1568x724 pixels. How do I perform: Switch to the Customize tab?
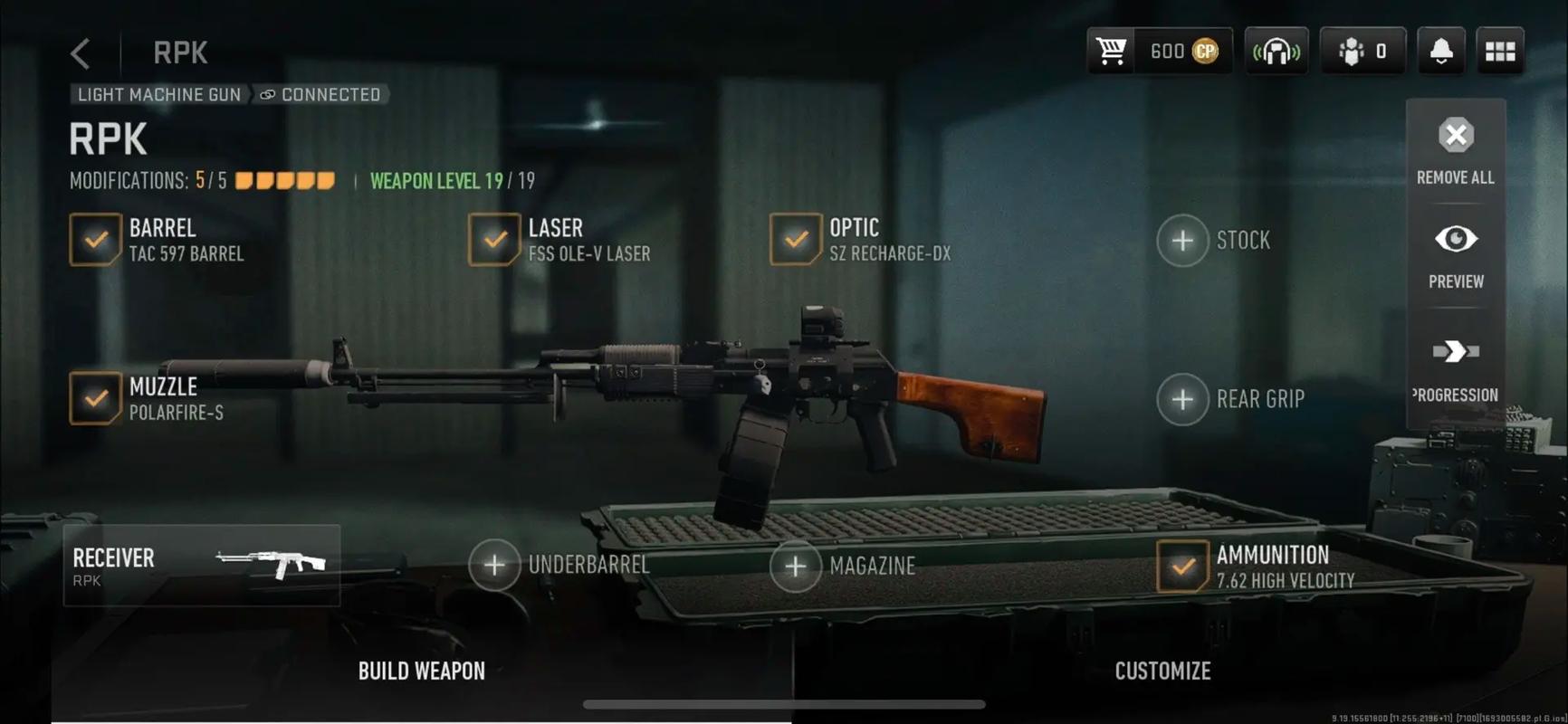pyautogui.click(x=1162, y=671)
